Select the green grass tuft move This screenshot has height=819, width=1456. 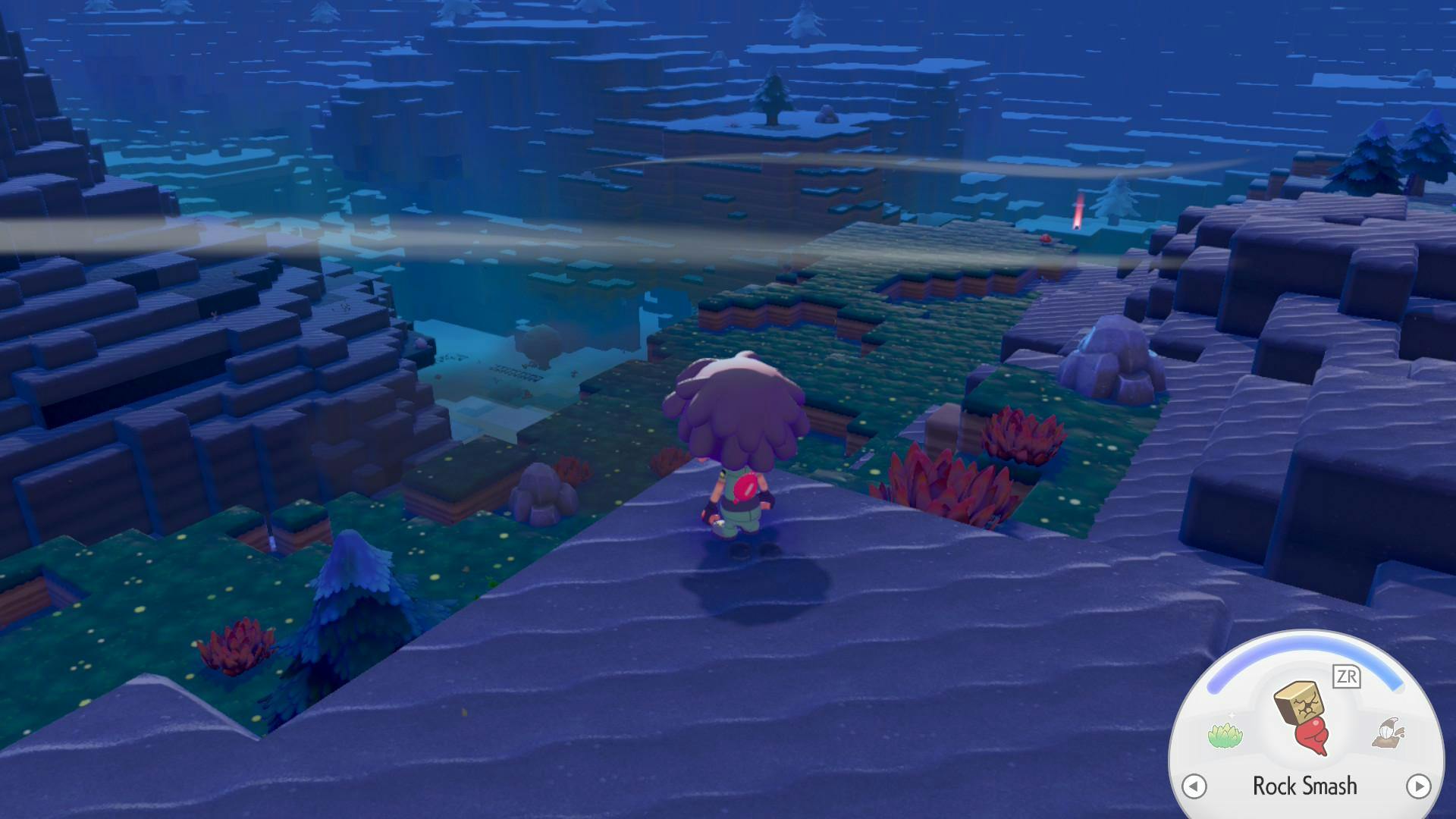click(x=1225, y=734)
